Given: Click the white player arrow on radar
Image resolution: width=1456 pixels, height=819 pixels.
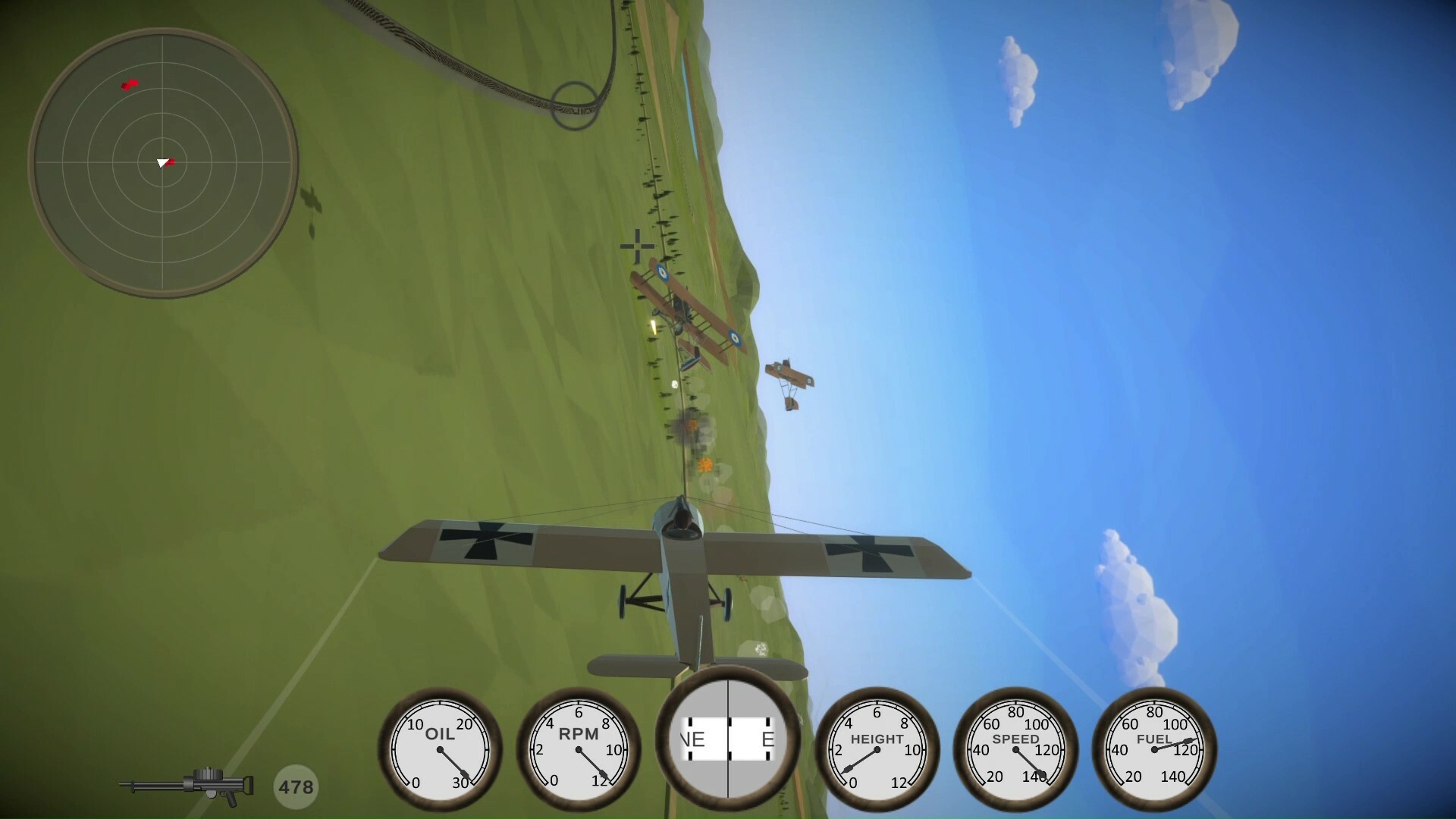Looking at the screenshot, I should click(162, 162).
